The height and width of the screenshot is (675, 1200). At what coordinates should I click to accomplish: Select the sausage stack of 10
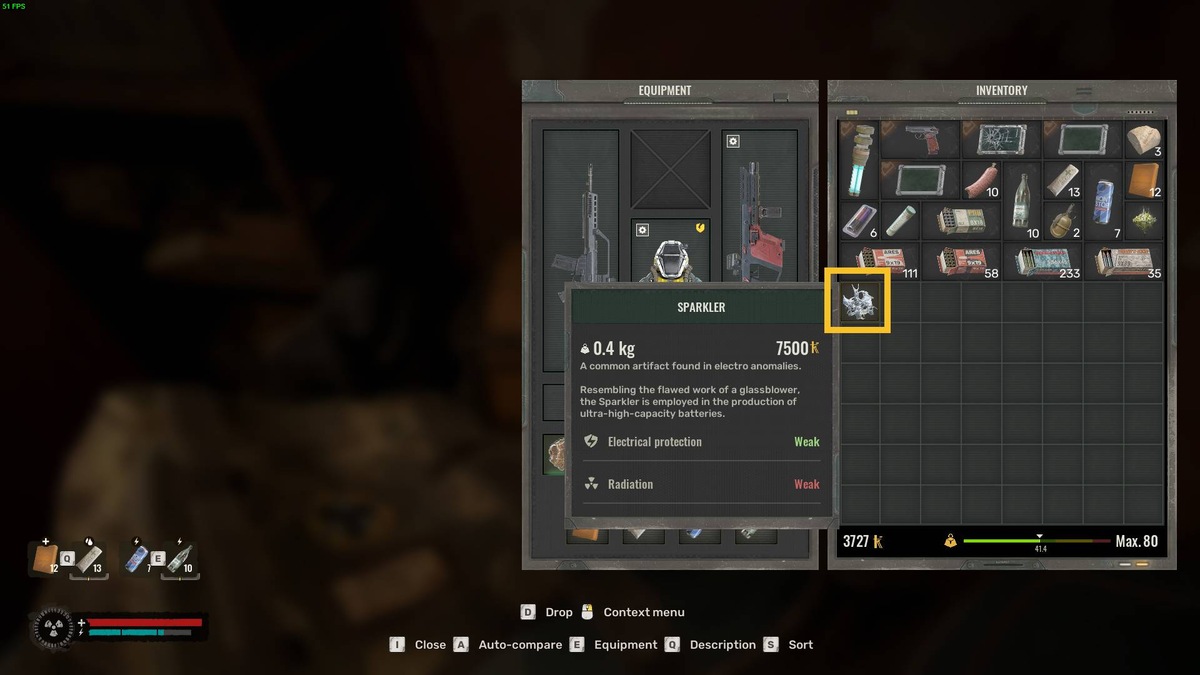[980, 180]
